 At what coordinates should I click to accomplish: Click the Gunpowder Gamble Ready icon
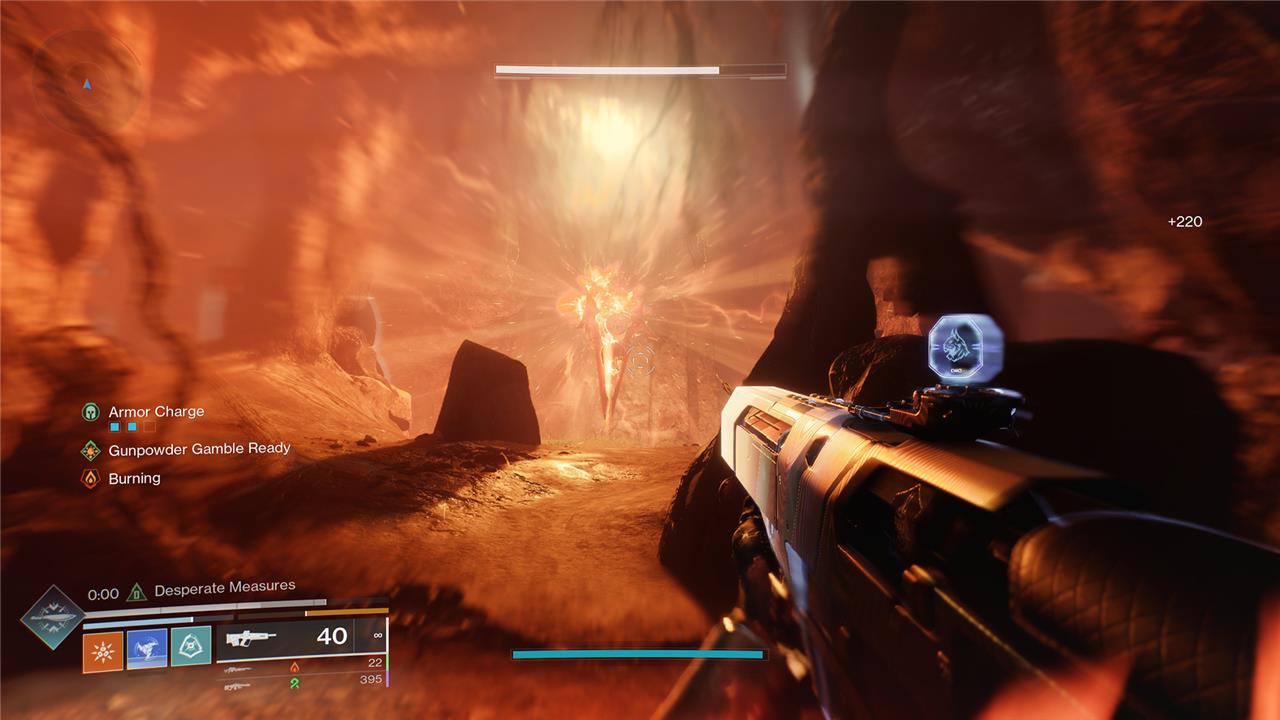pos(91,450)
